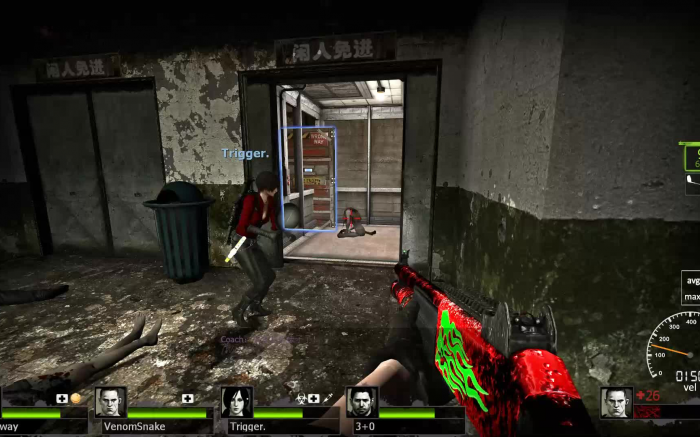Screen dimensions: 700x437
Task: Select the 3+0 teammate portrait
Action: [x=362, y=402]
